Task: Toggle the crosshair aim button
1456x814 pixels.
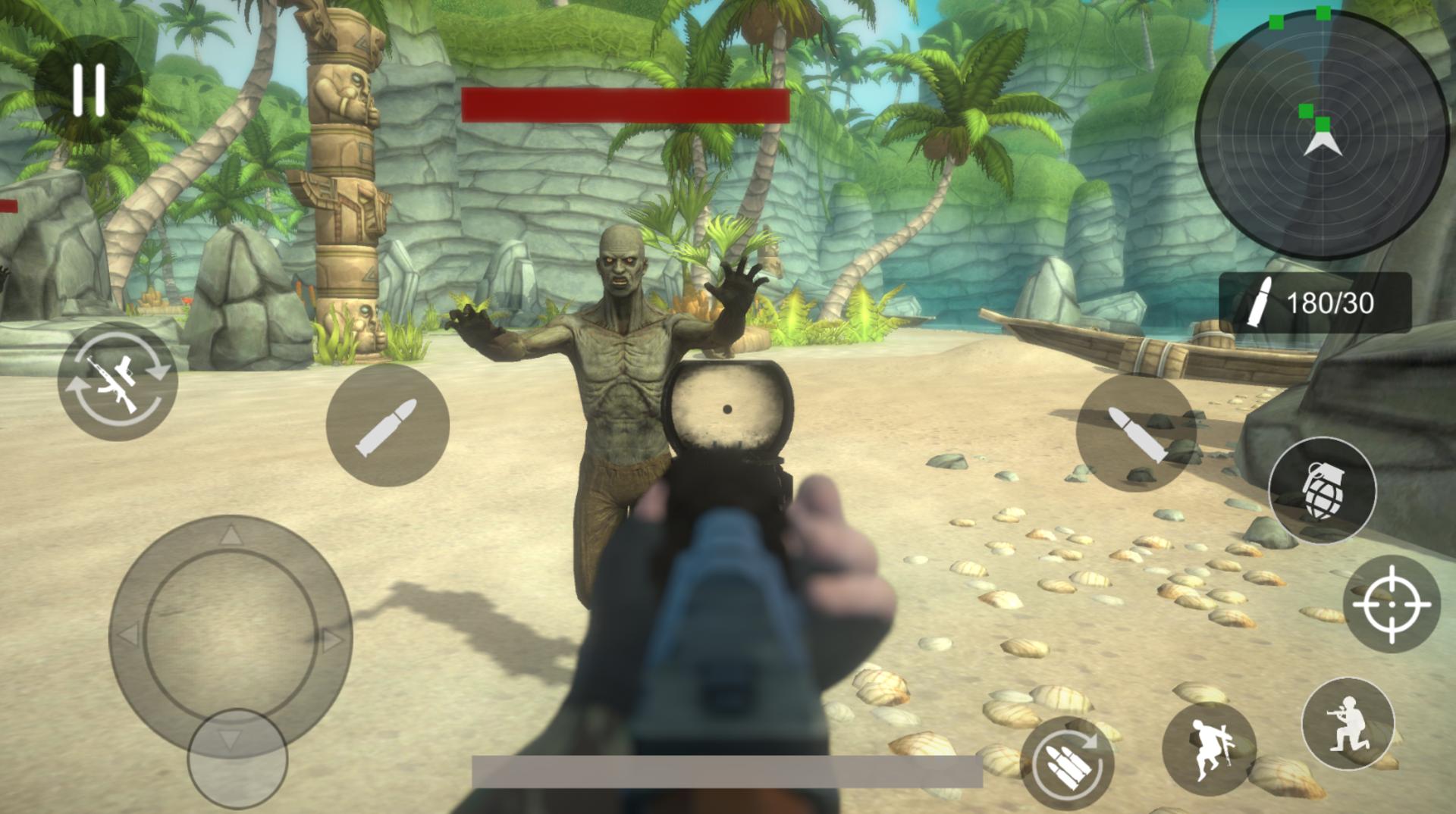Action: point(1392,604)
